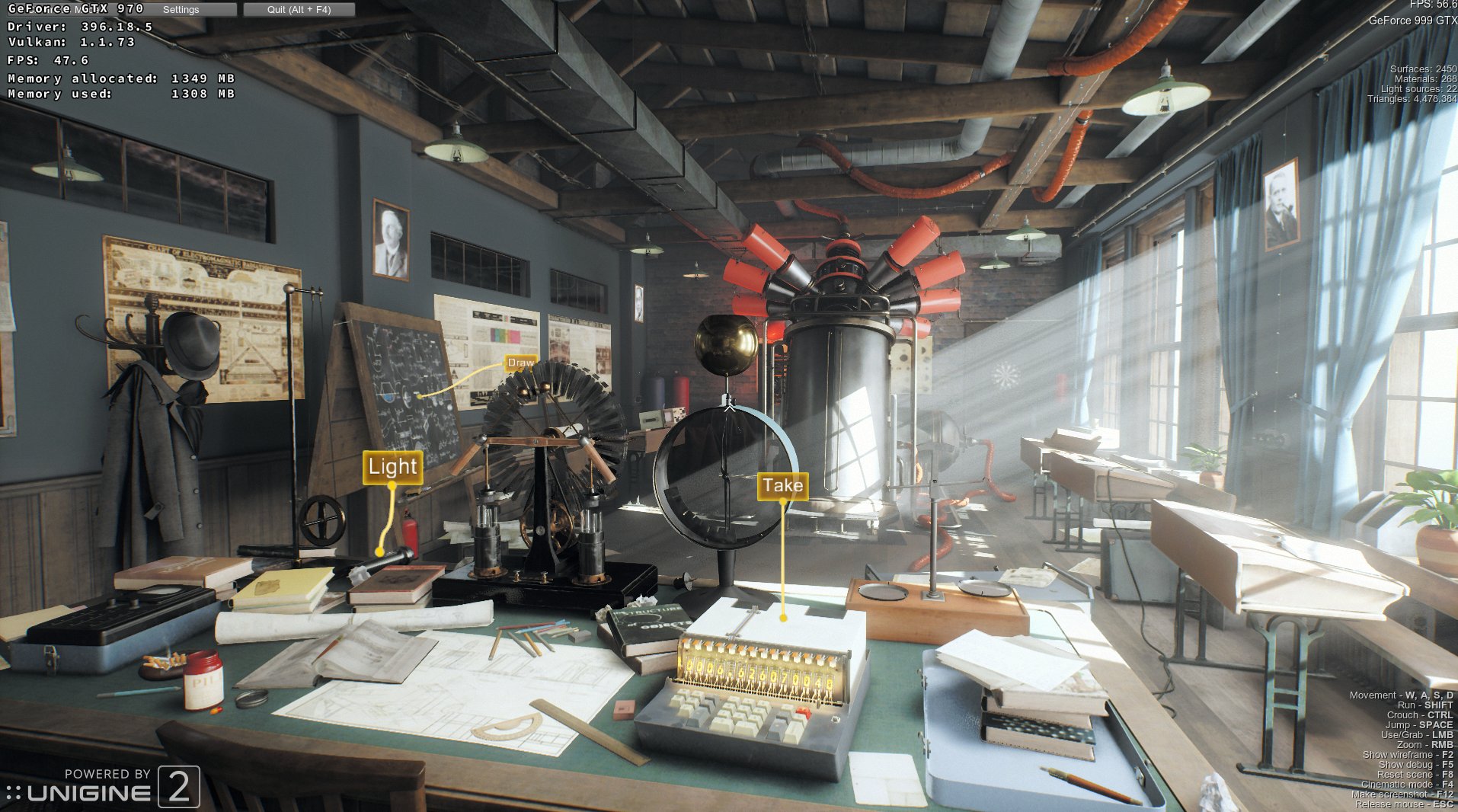The width and height of the screenshot is (1458, 812).
Task: Select the yellow Light interaction label
Action: point(392,466)
